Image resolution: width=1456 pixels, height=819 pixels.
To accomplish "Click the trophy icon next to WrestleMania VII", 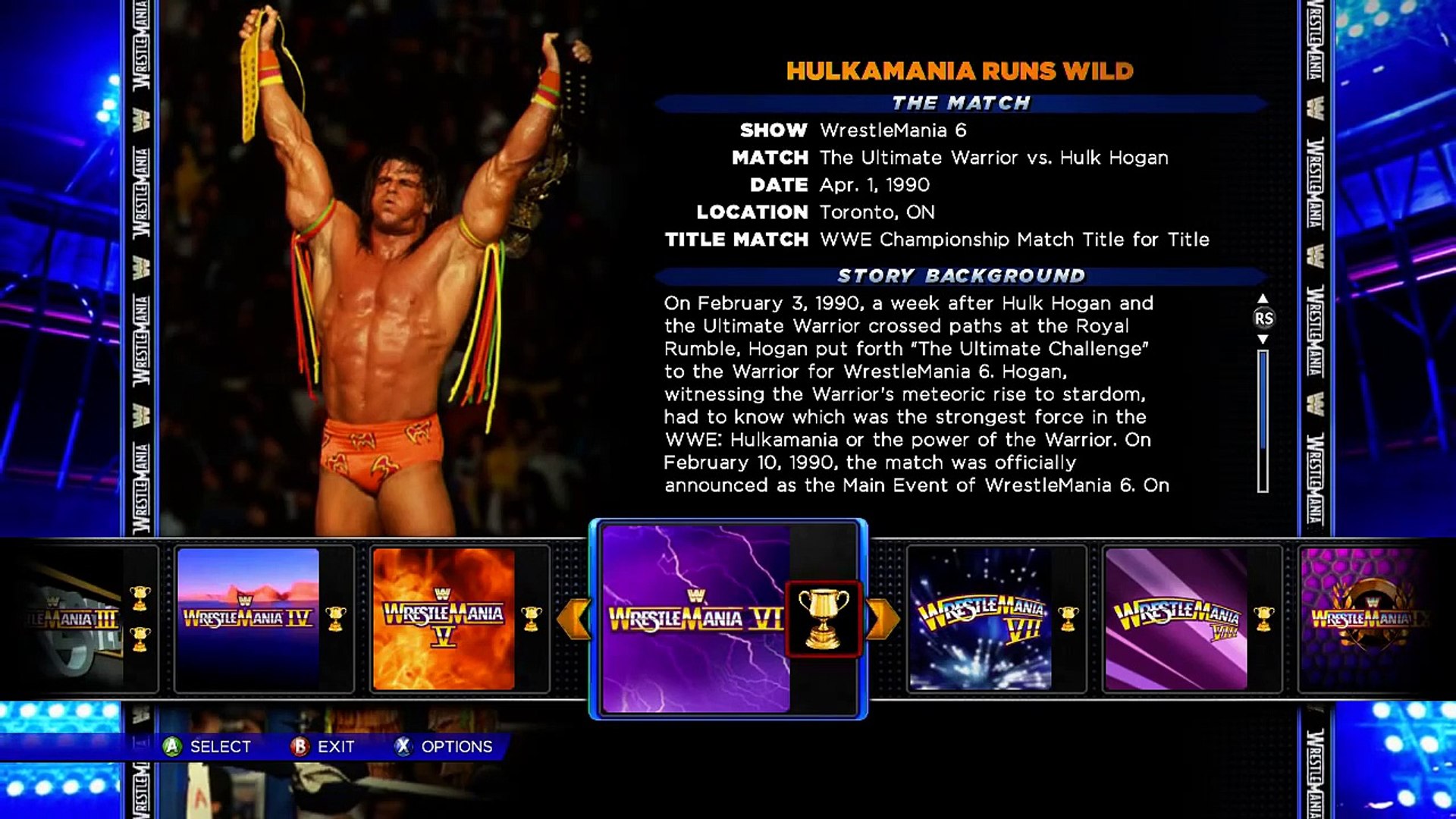I will tap(1068, 619).
